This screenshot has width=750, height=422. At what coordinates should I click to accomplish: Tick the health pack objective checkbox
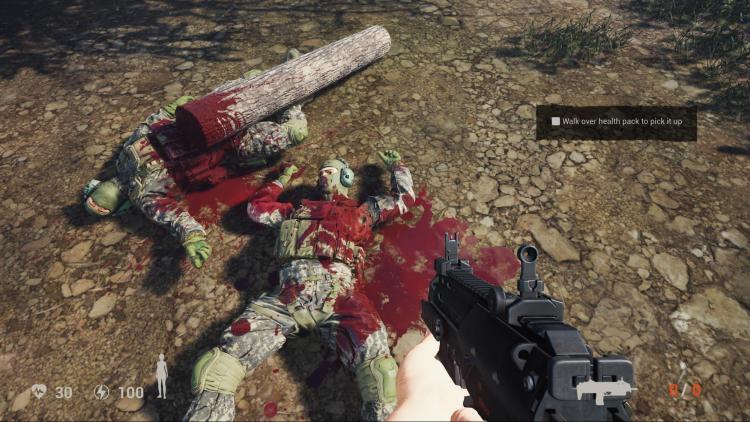coord(556,121)
